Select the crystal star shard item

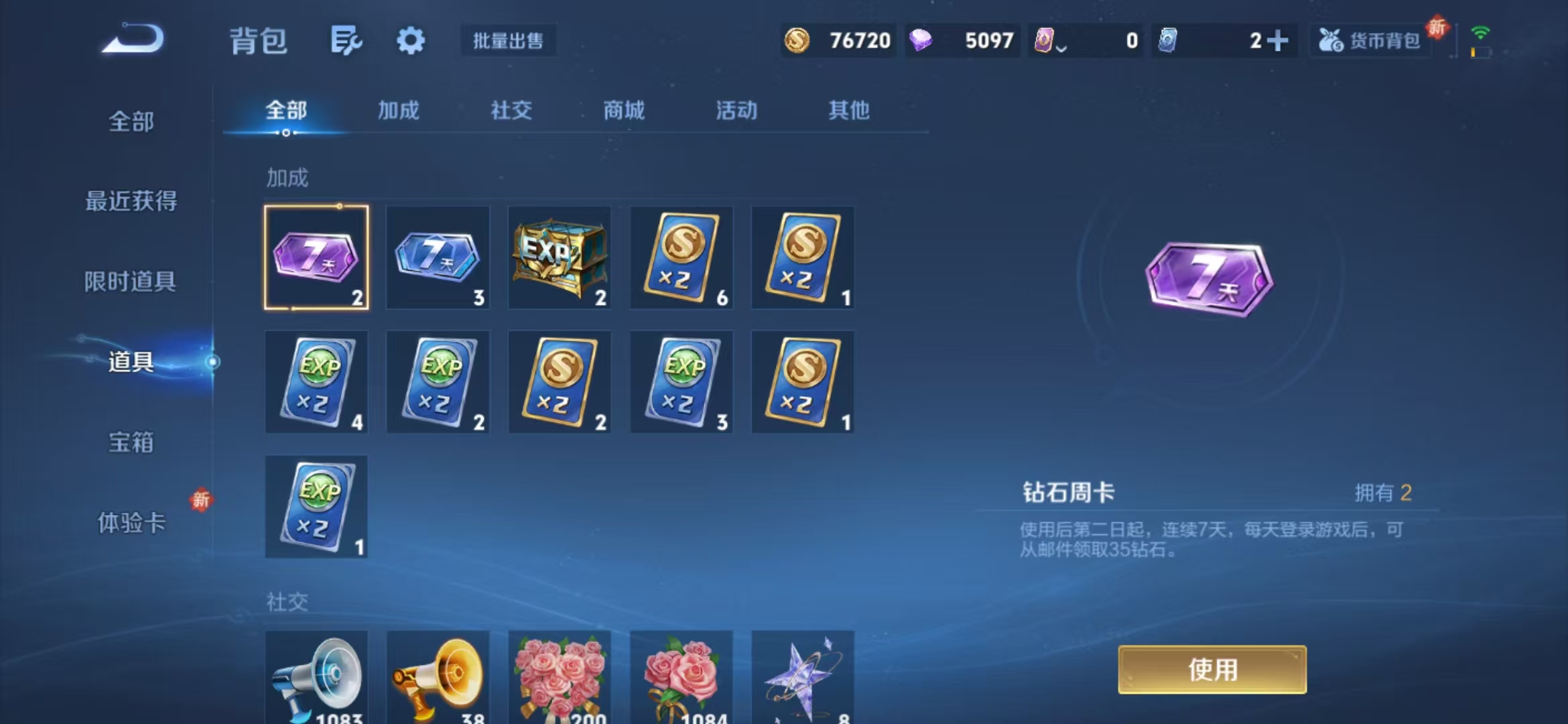click(x=803, y=677)
